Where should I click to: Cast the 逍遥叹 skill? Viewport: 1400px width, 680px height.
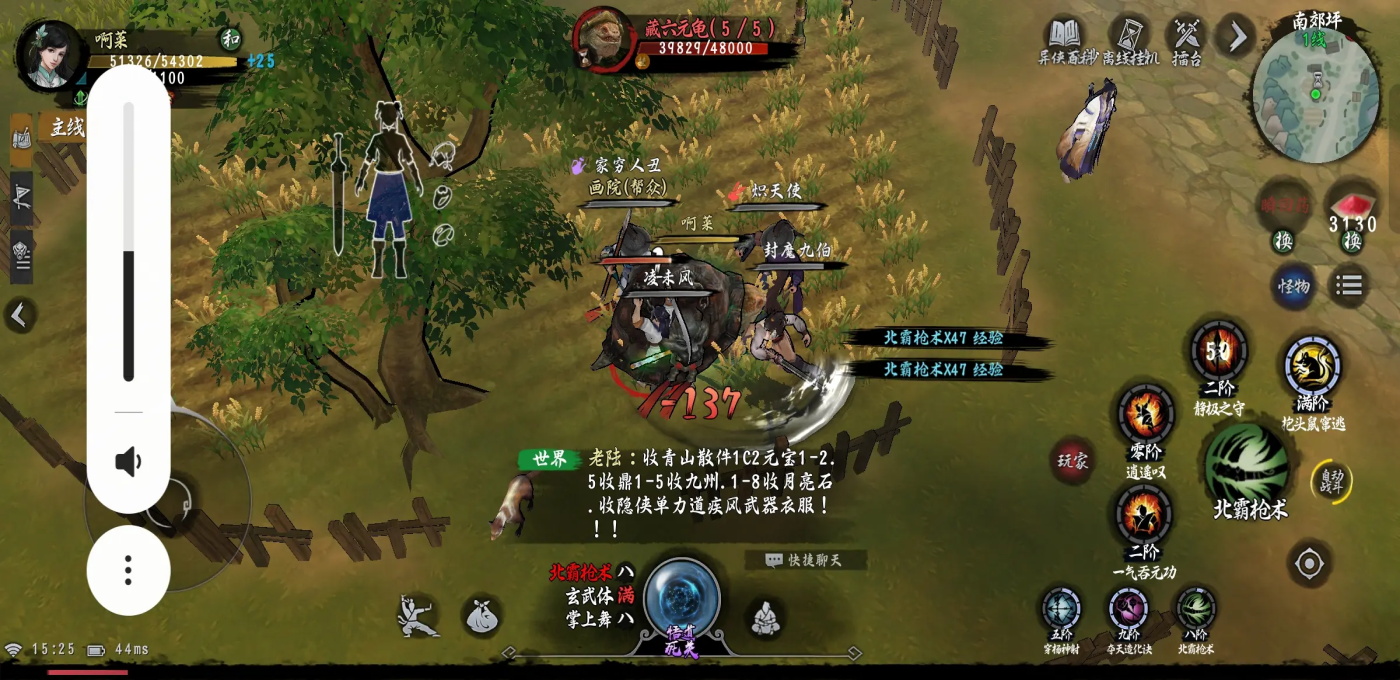pyautogui.click(x=1145, y=415)
